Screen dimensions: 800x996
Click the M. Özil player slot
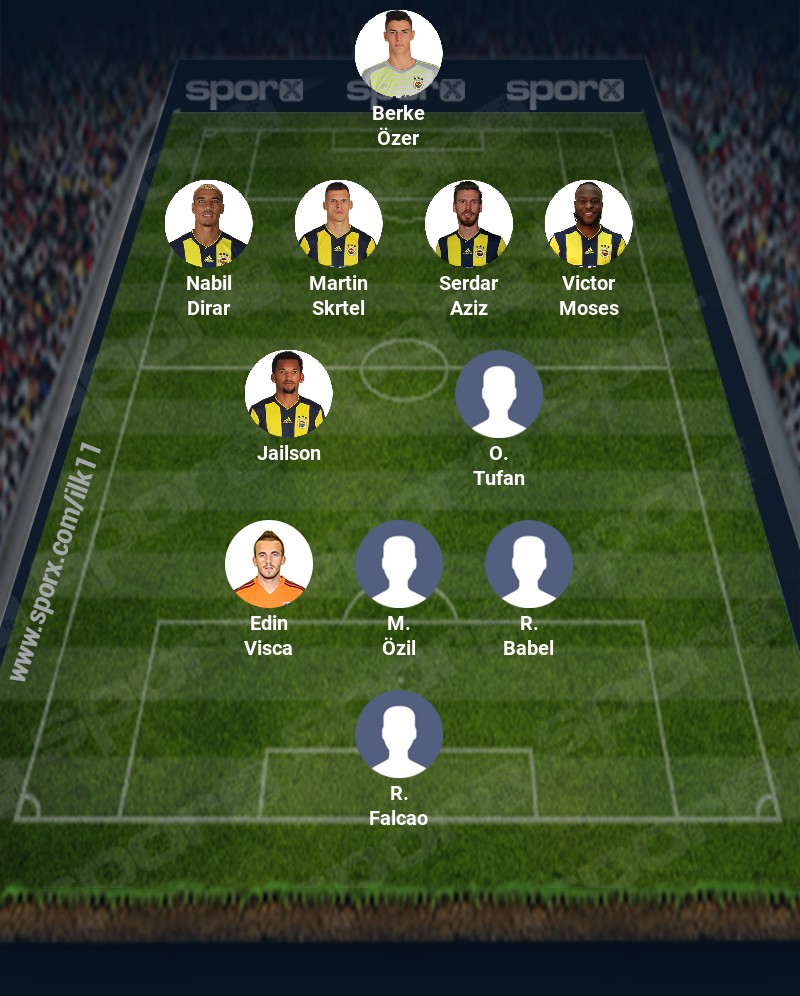[x=399, y=564]
